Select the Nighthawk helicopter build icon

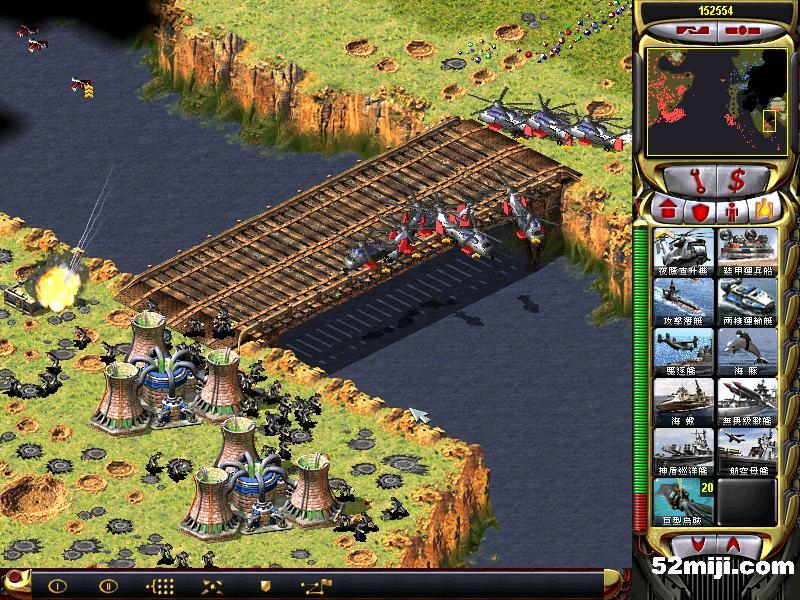pyautogui.click(x=684, y=251)
